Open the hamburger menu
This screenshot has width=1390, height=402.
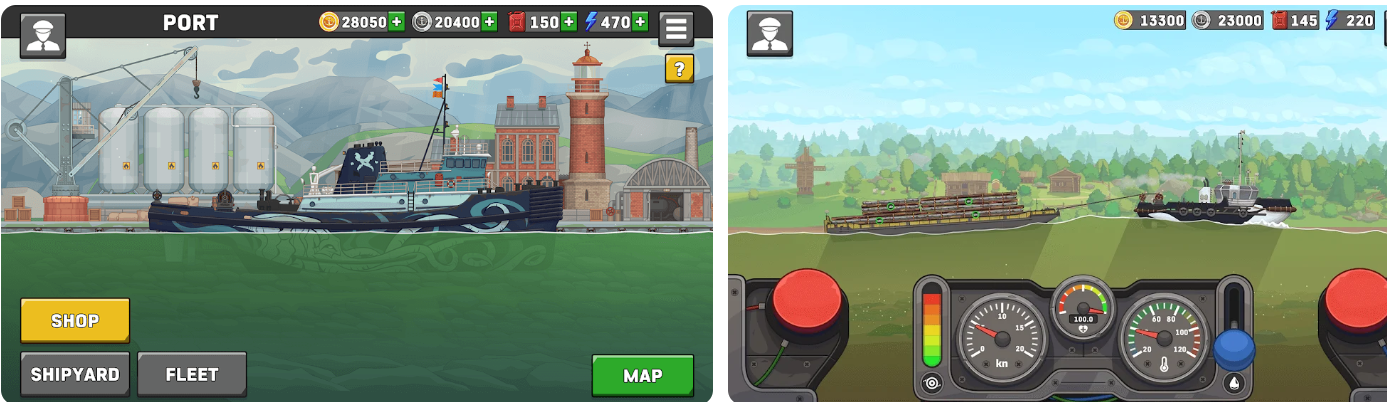point(676,28)
